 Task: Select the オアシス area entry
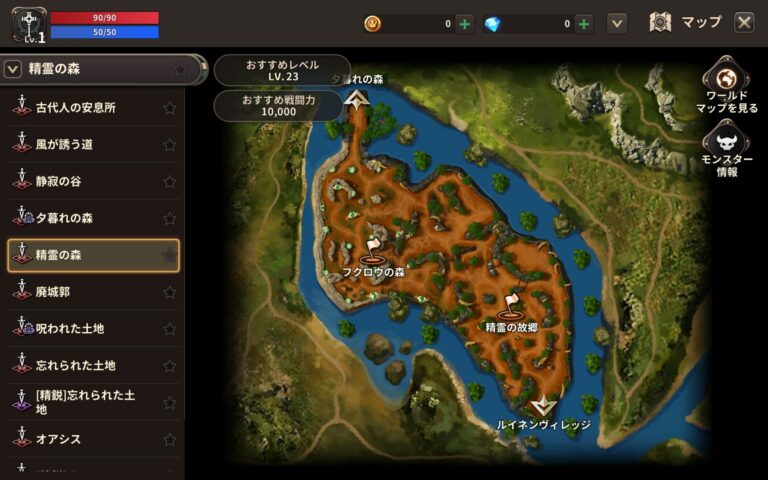[x=57, y=438]
